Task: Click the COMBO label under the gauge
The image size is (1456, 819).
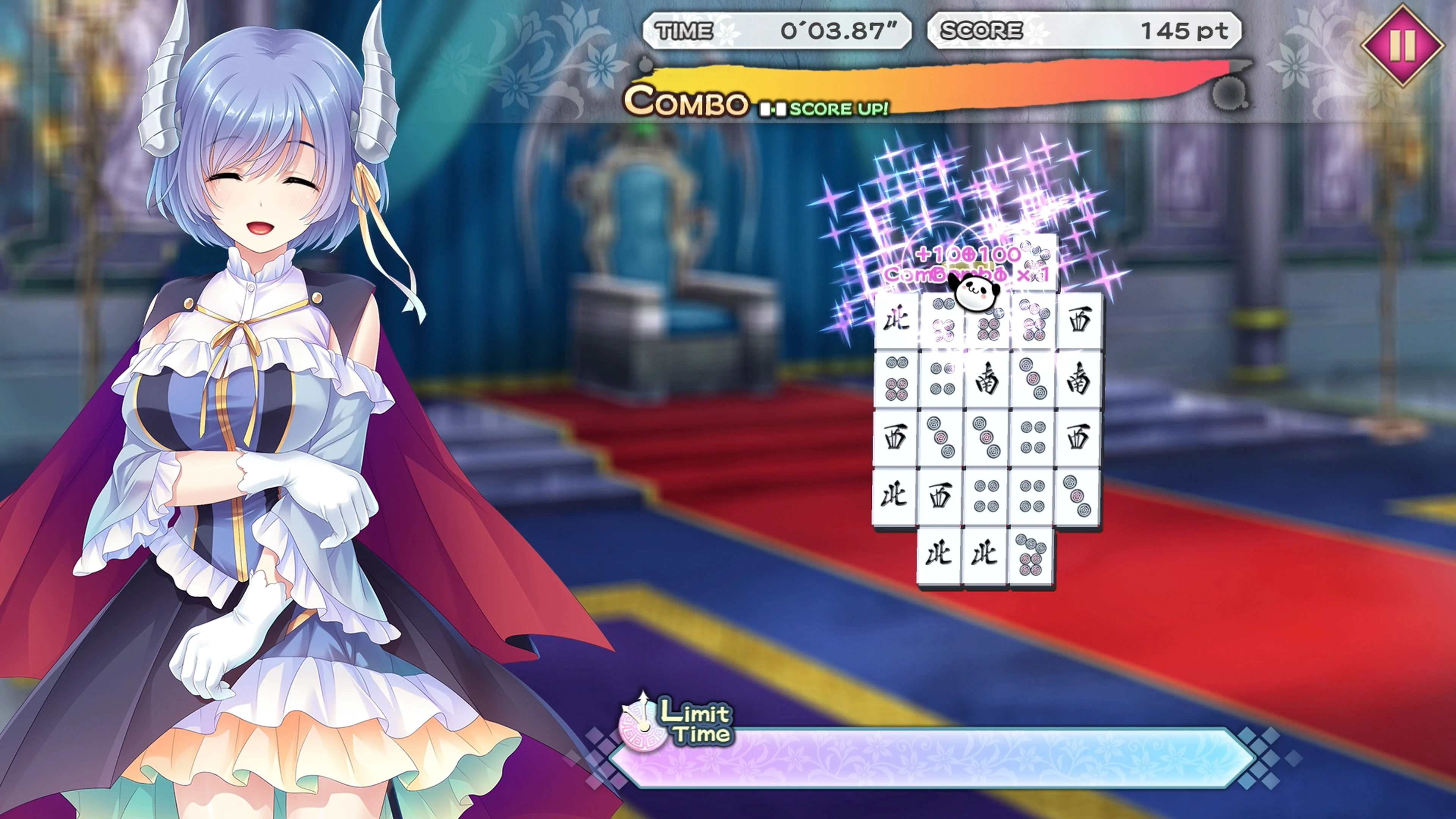Action: click(x=686, y=103)
